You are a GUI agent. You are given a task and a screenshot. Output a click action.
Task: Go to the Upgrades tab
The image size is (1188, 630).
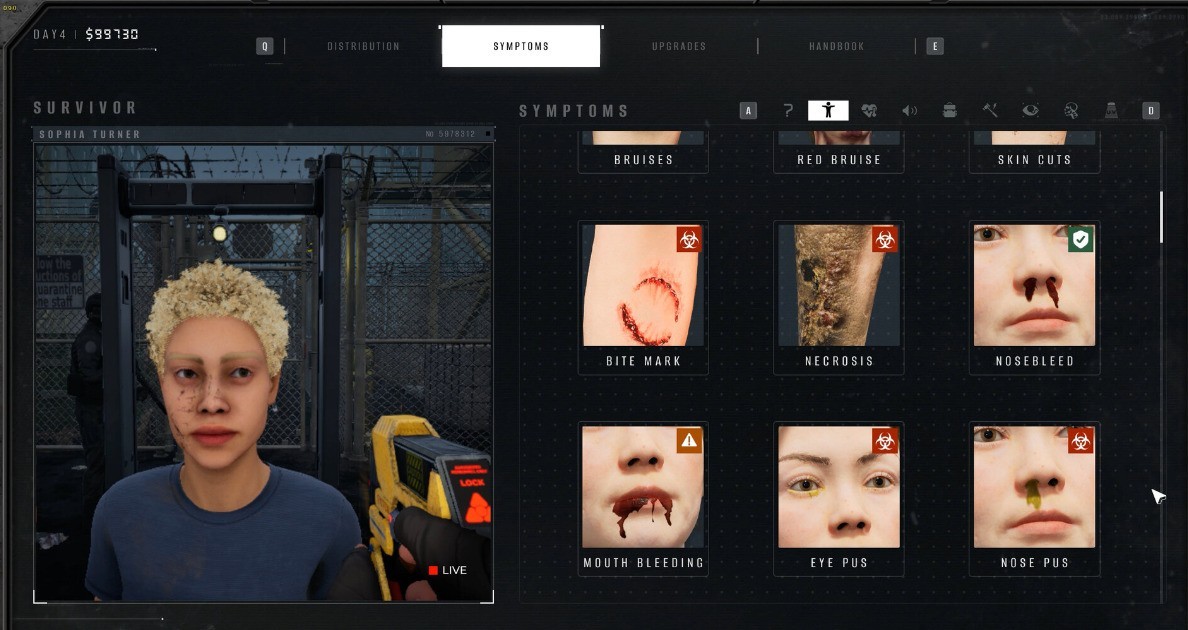pyautogui.click(x=679, y=46)
